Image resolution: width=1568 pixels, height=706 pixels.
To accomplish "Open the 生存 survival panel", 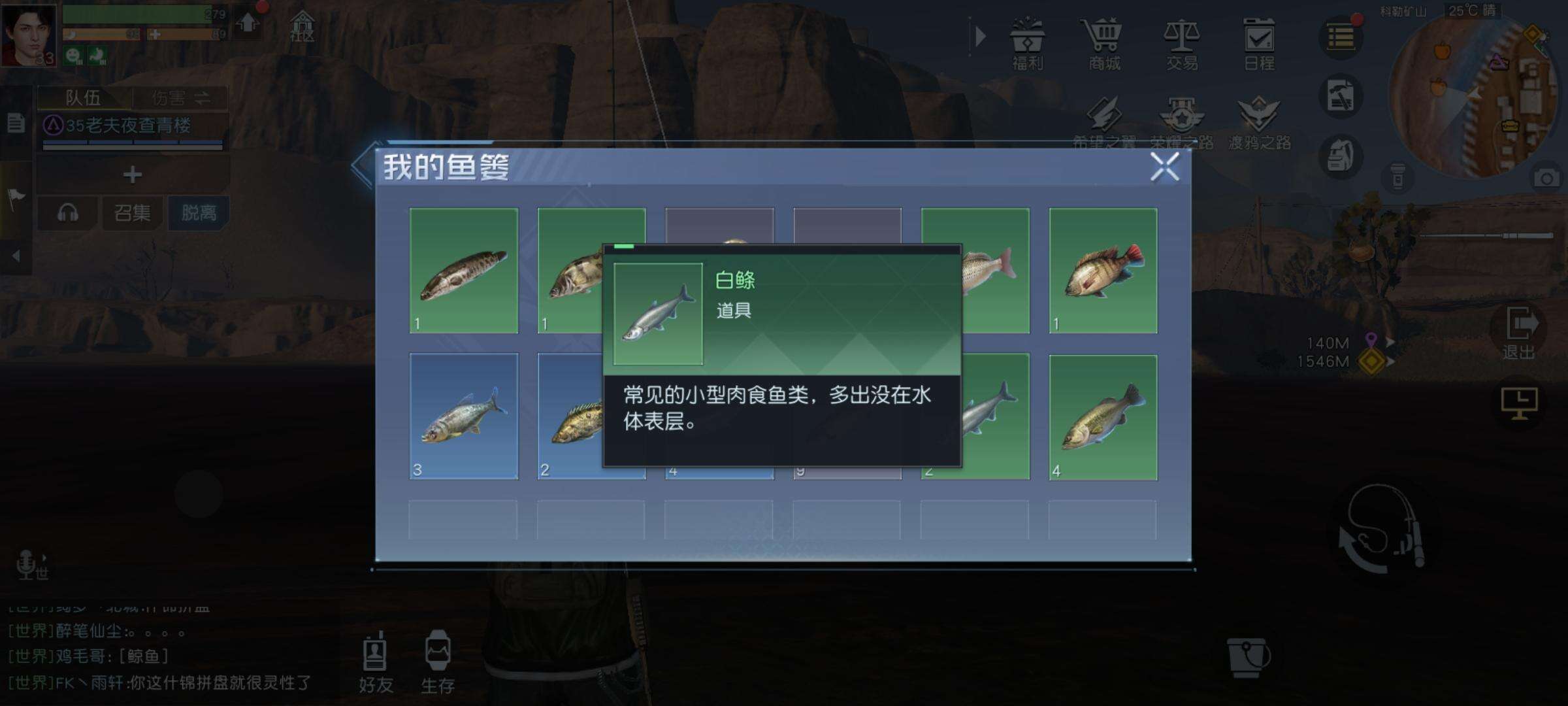I will click(x=438, y=662).
